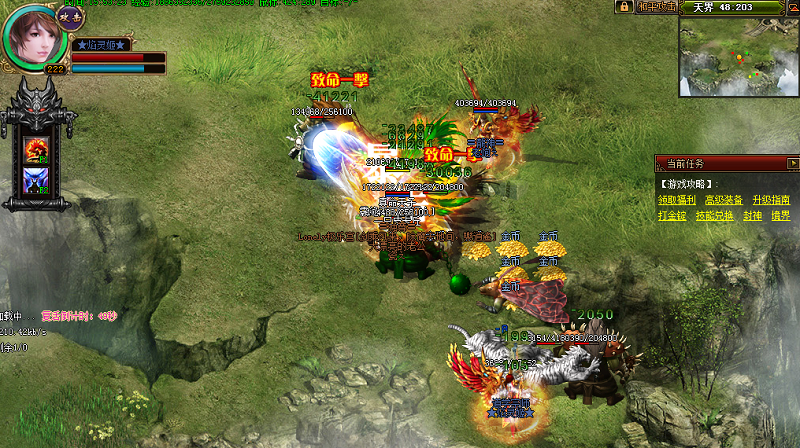Switch the 和平攻击 peace attack mode
The image size is (800, 448).
point(655,7)
